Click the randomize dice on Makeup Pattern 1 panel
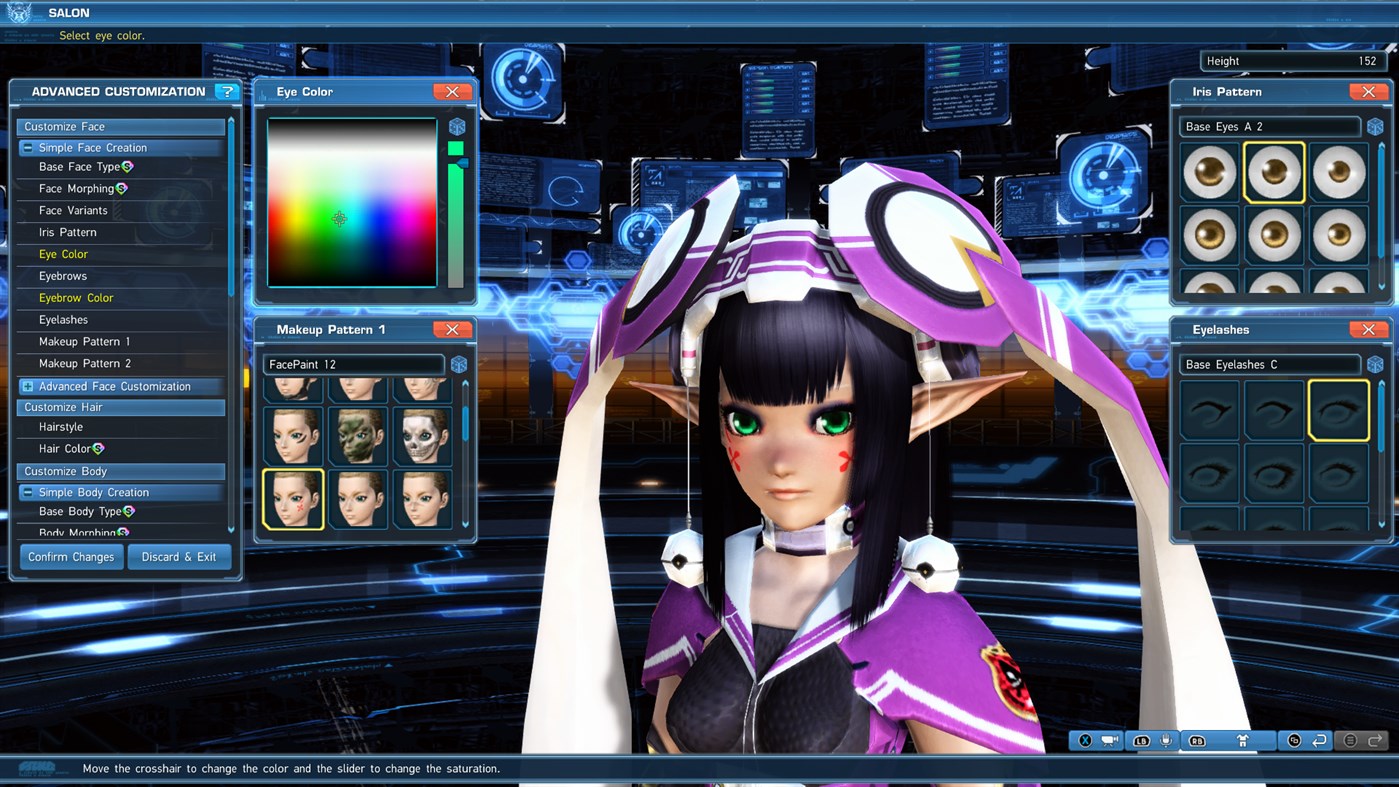 pyautogui.click(x=458, y=364)
